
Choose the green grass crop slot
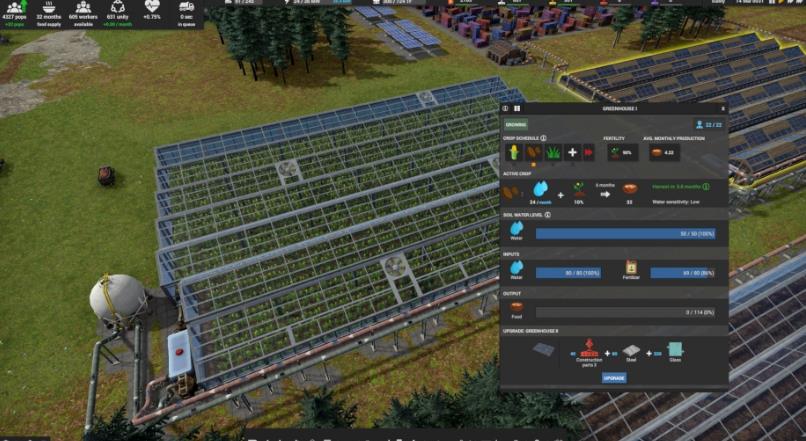tap(552, 153)
